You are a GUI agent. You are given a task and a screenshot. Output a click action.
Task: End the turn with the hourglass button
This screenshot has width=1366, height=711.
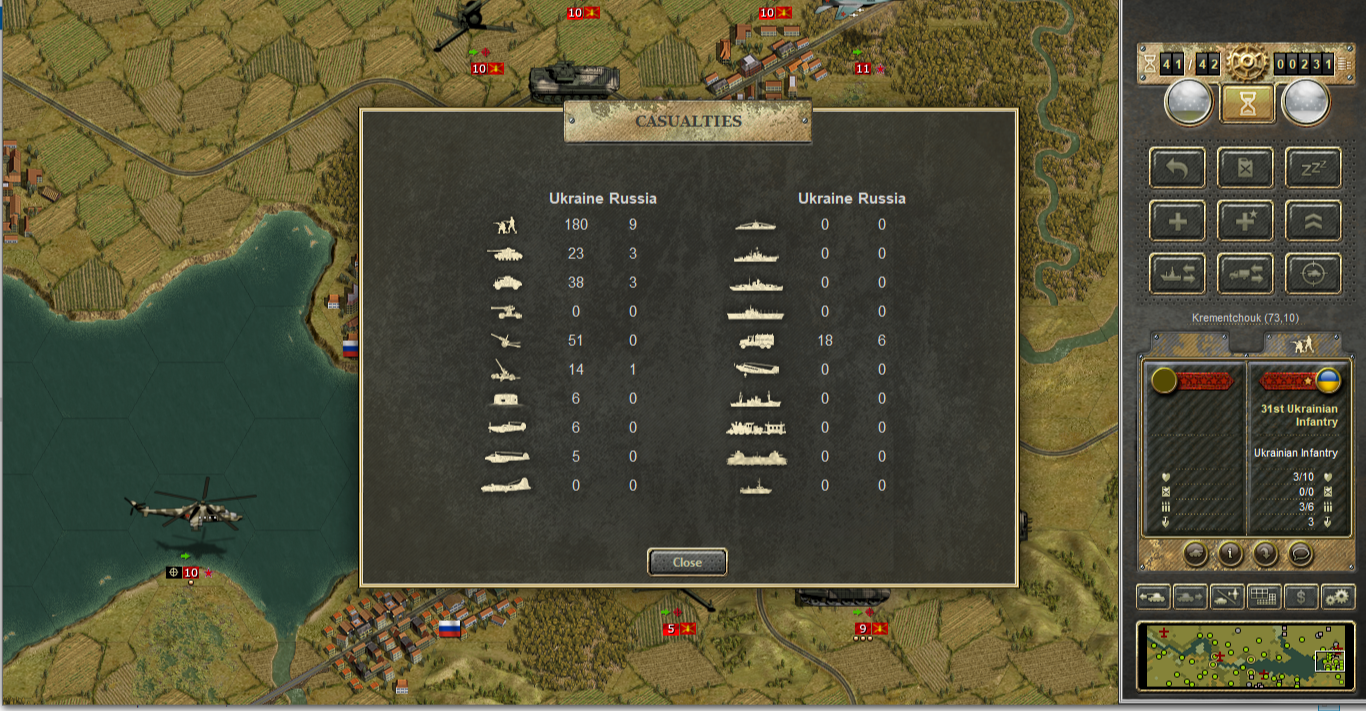(1247, 103)
